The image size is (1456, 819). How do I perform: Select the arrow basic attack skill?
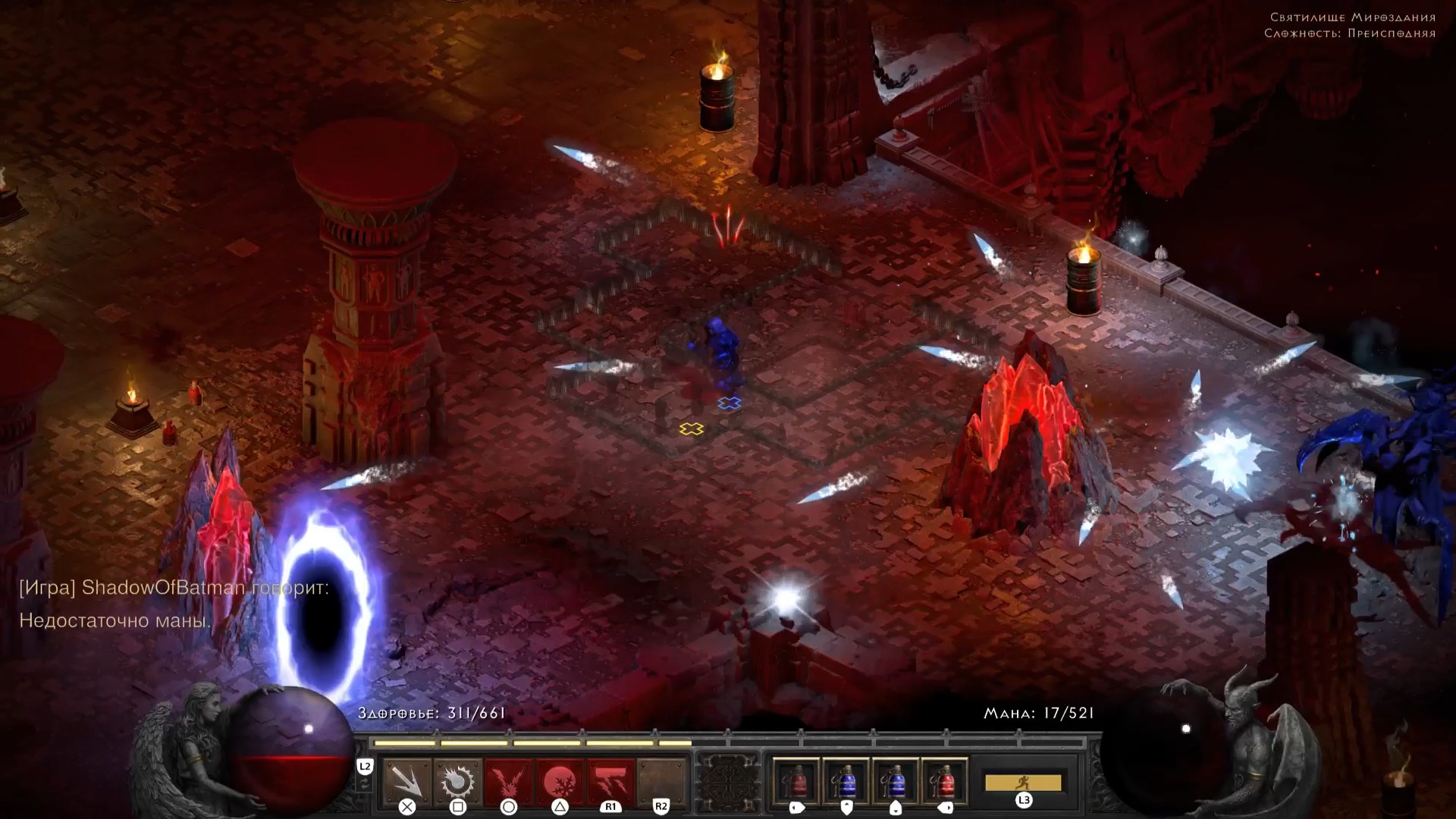[407, 781]
